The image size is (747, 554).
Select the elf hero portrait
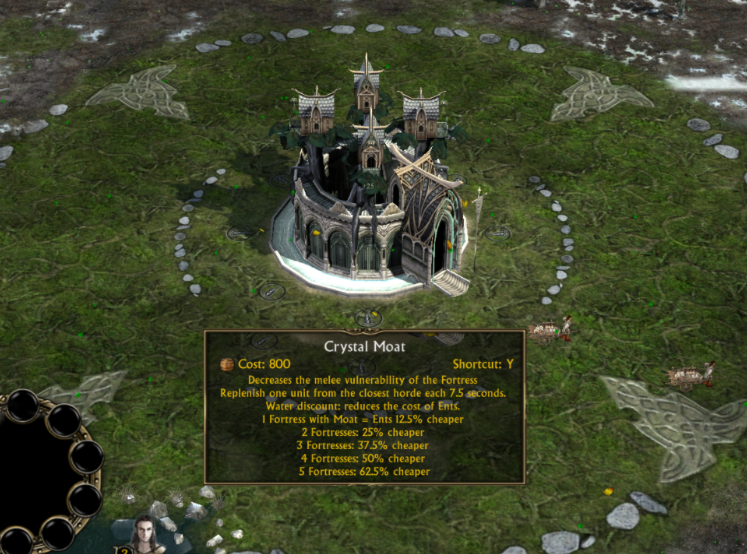(146, 536)
